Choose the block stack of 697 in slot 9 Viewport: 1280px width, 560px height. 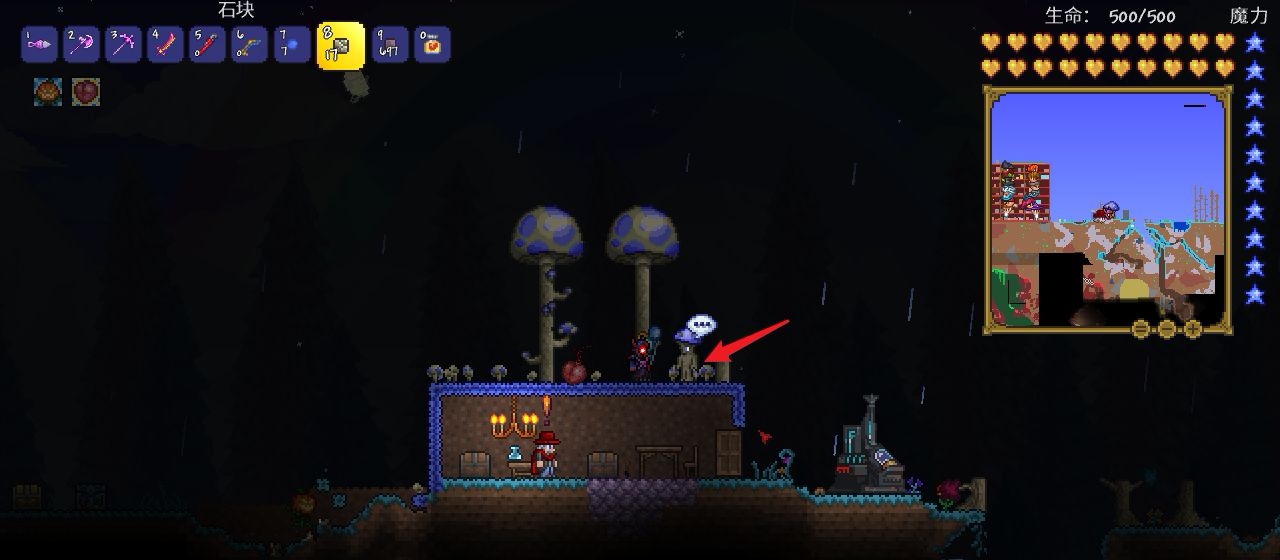(390, 45)
